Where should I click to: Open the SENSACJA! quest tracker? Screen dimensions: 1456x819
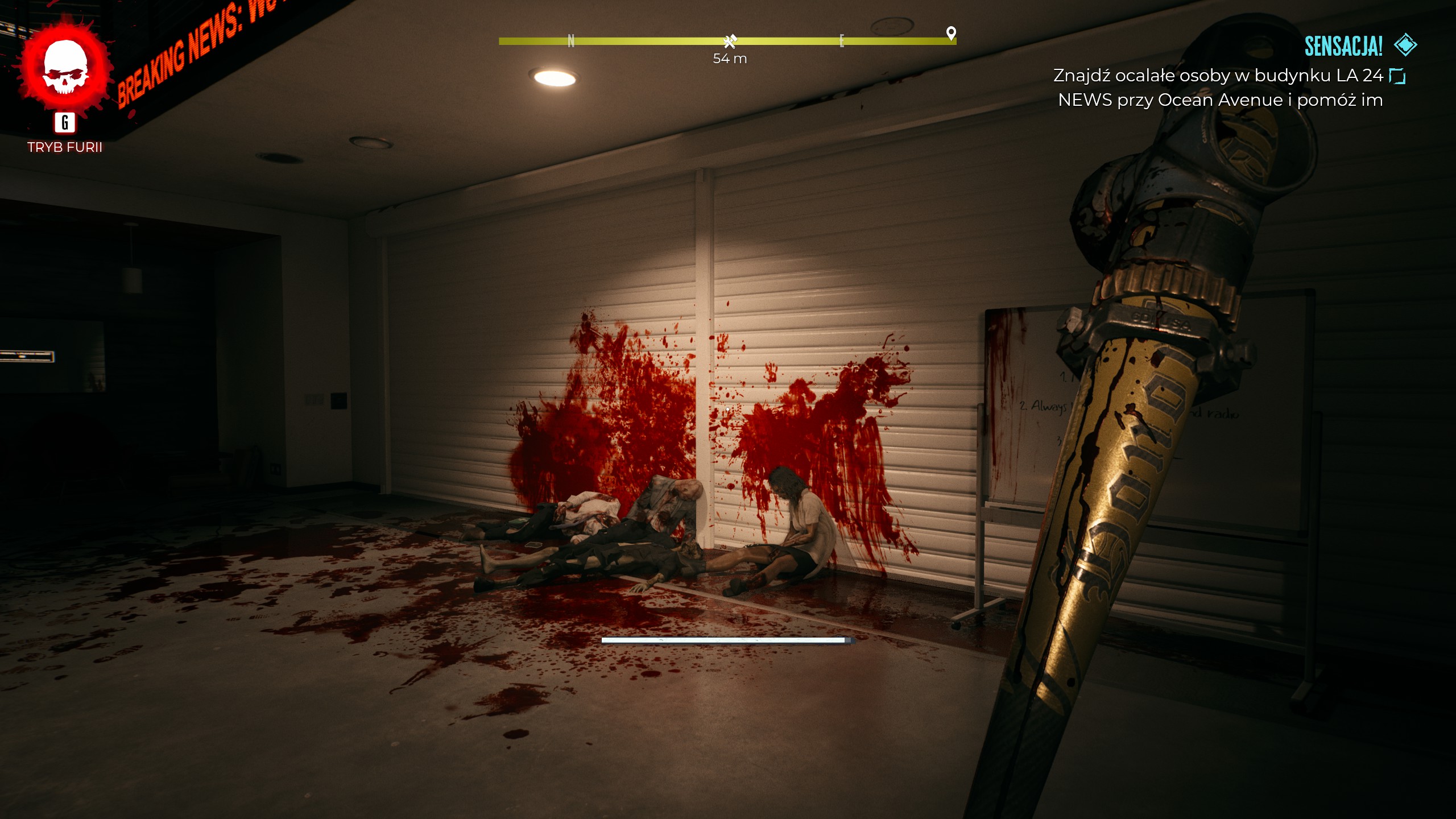[x=1343, y=47]
